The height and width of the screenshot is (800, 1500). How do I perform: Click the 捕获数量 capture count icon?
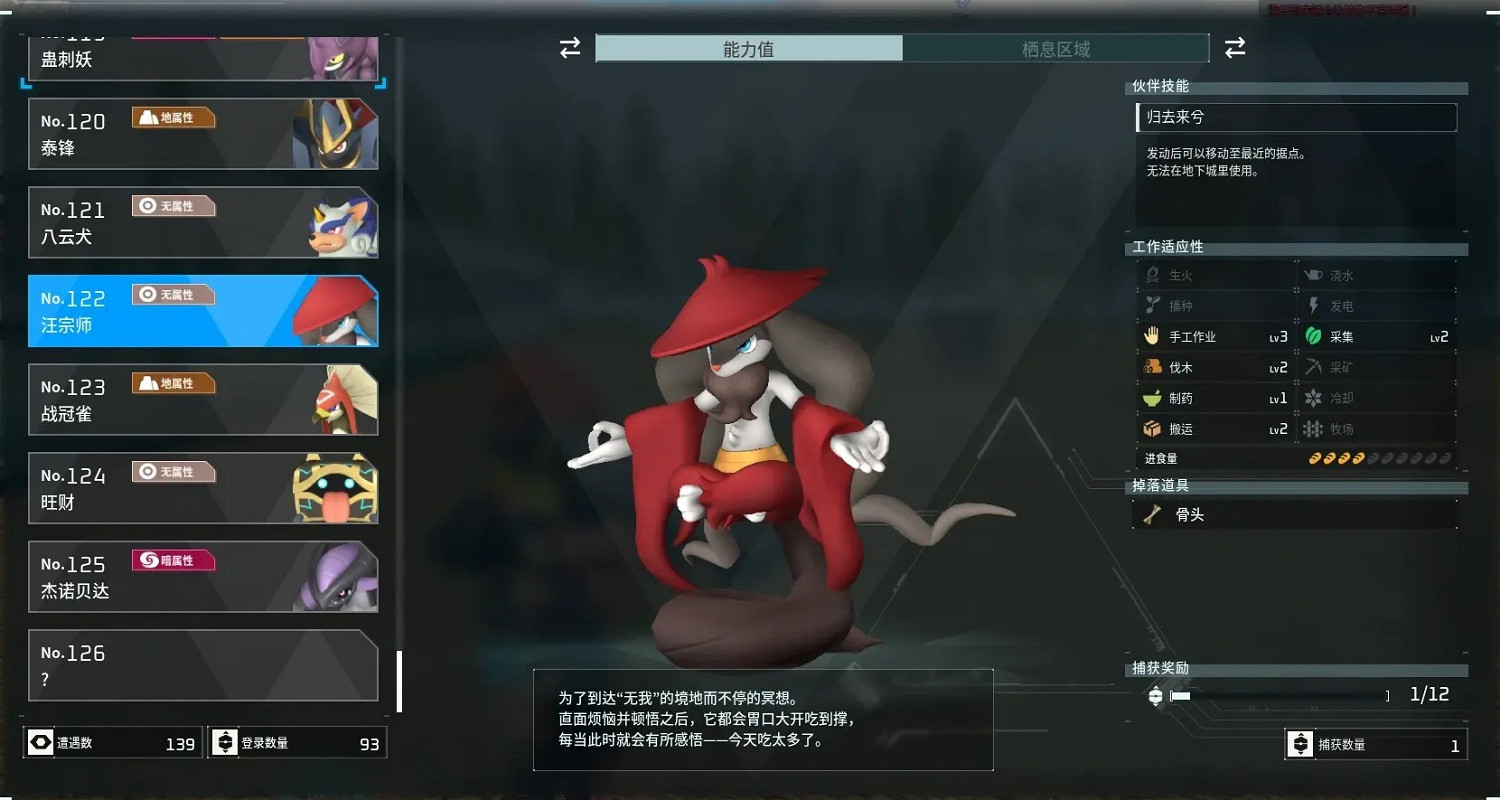pos(1300,743)
